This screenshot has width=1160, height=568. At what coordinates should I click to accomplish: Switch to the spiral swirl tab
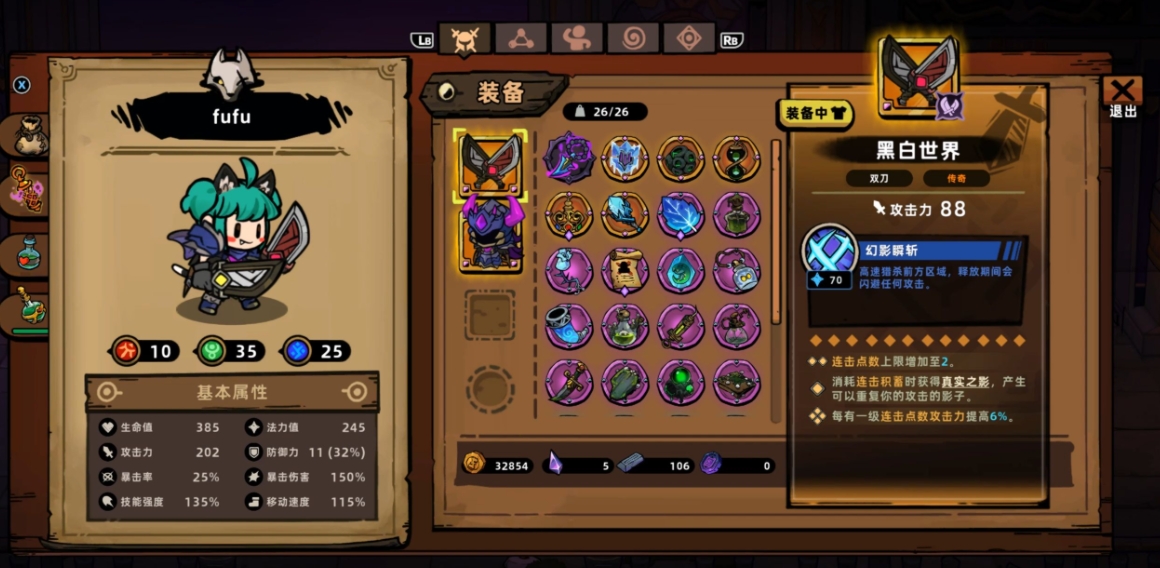[x=633, y=39]
